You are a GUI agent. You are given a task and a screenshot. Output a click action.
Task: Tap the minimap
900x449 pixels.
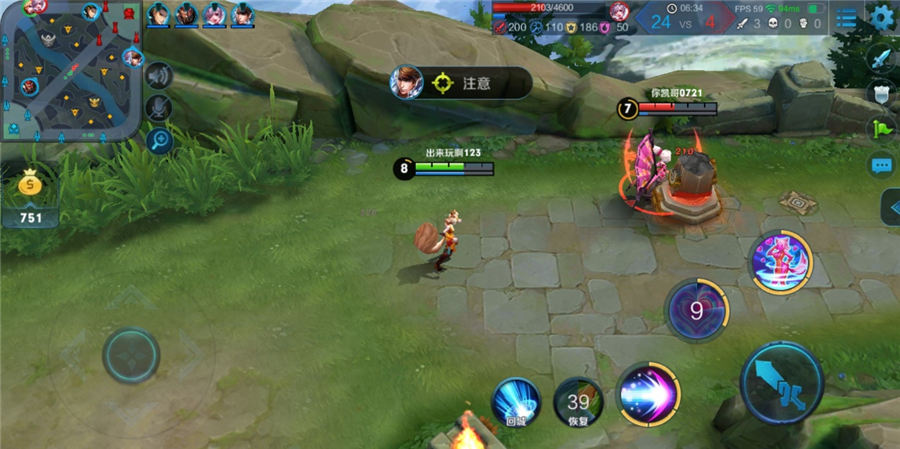point(70,70)
